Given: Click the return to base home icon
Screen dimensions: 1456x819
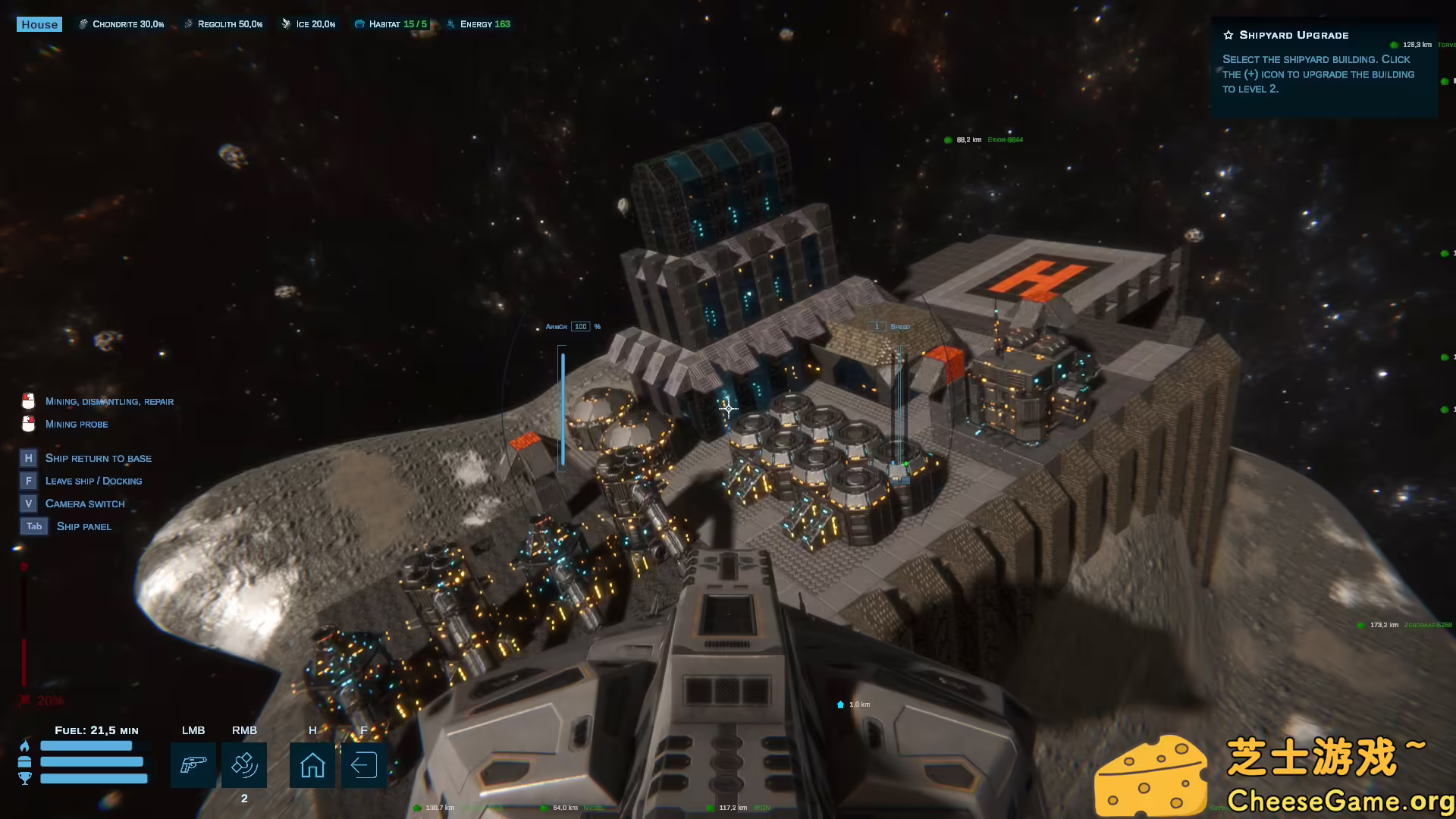Looking at the screenshot, I should [x=312, y=764].
